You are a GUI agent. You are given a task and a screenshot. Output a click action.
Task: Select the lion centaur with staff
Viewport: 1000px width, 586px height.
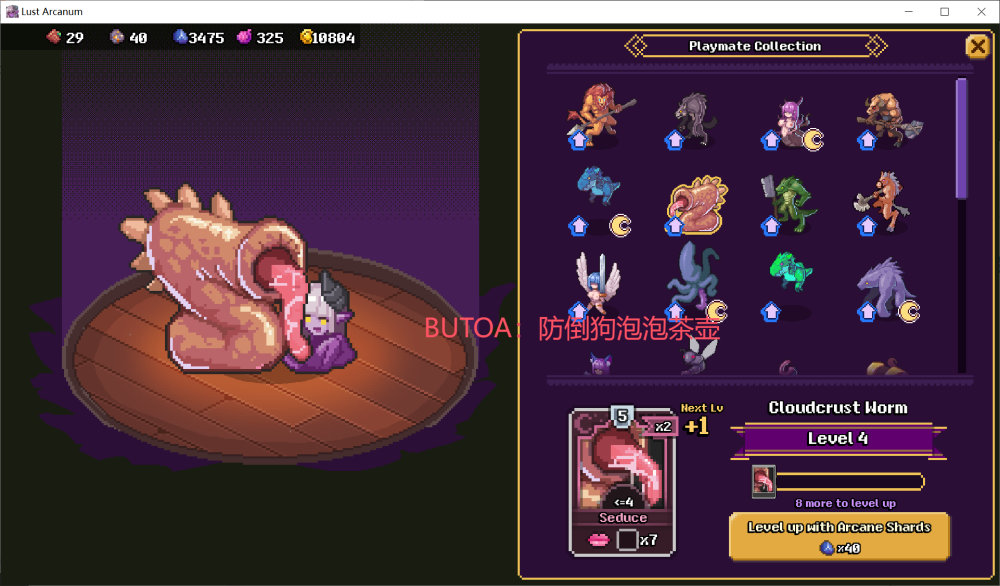tap(598, 115)
